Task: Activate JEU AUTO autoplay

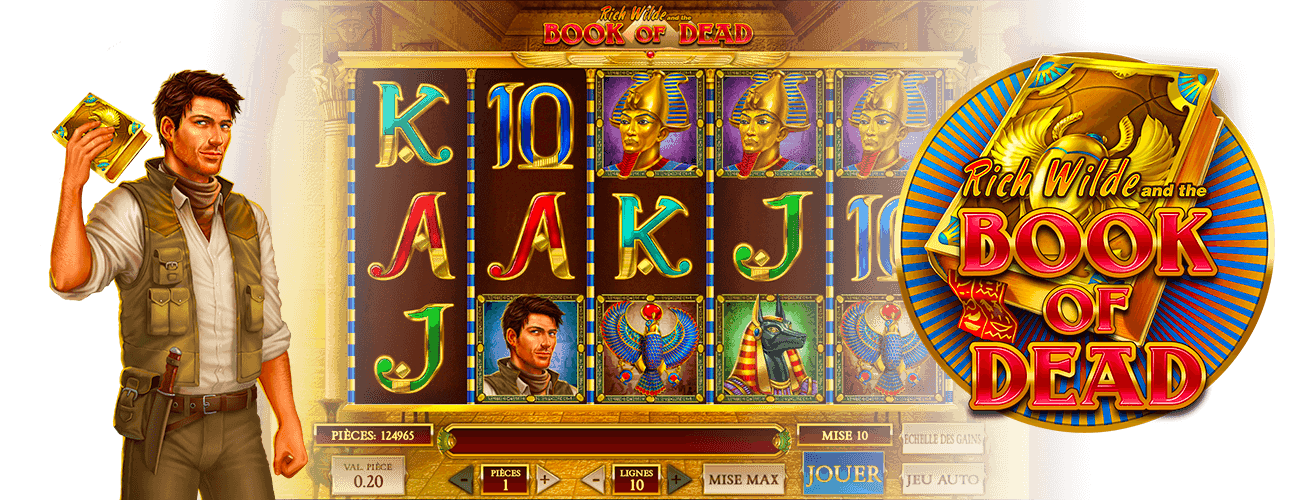Action: (x=943, y=479)
